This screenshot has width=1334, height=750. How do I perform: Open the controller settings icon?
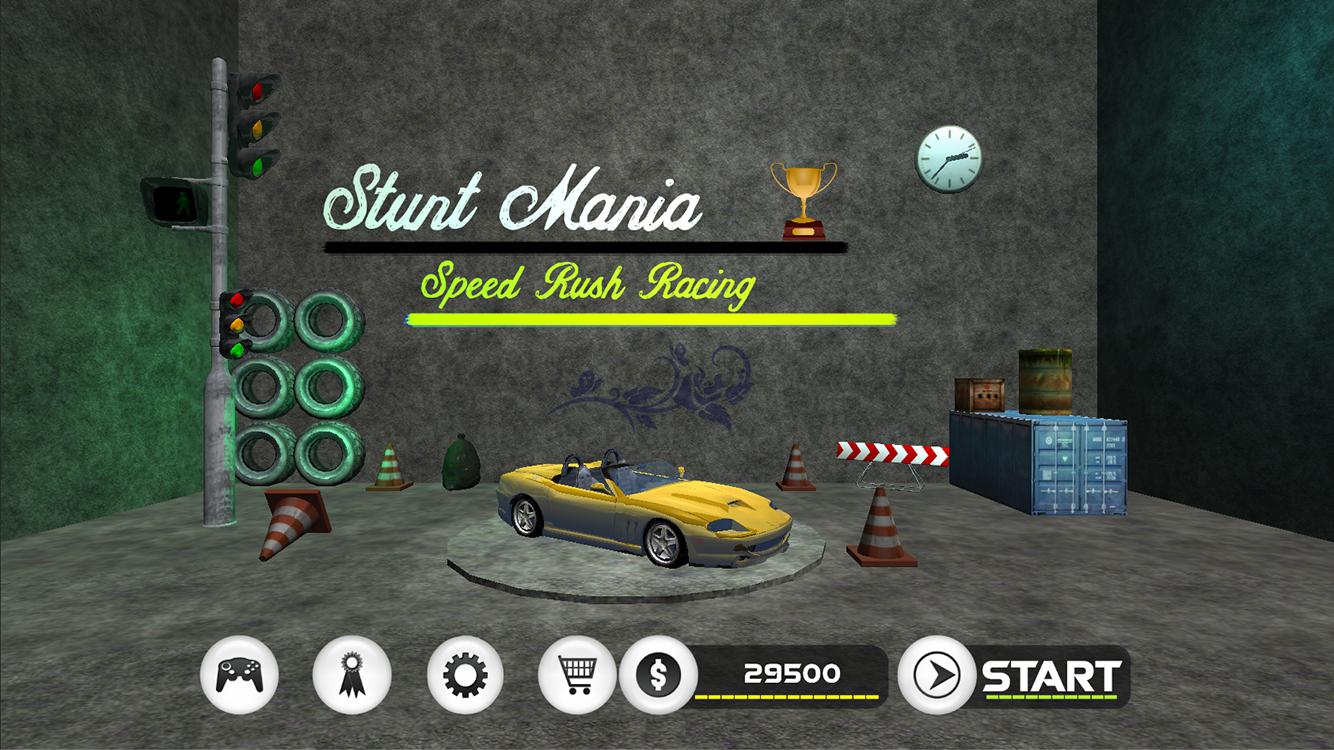[x=239, y=673]
